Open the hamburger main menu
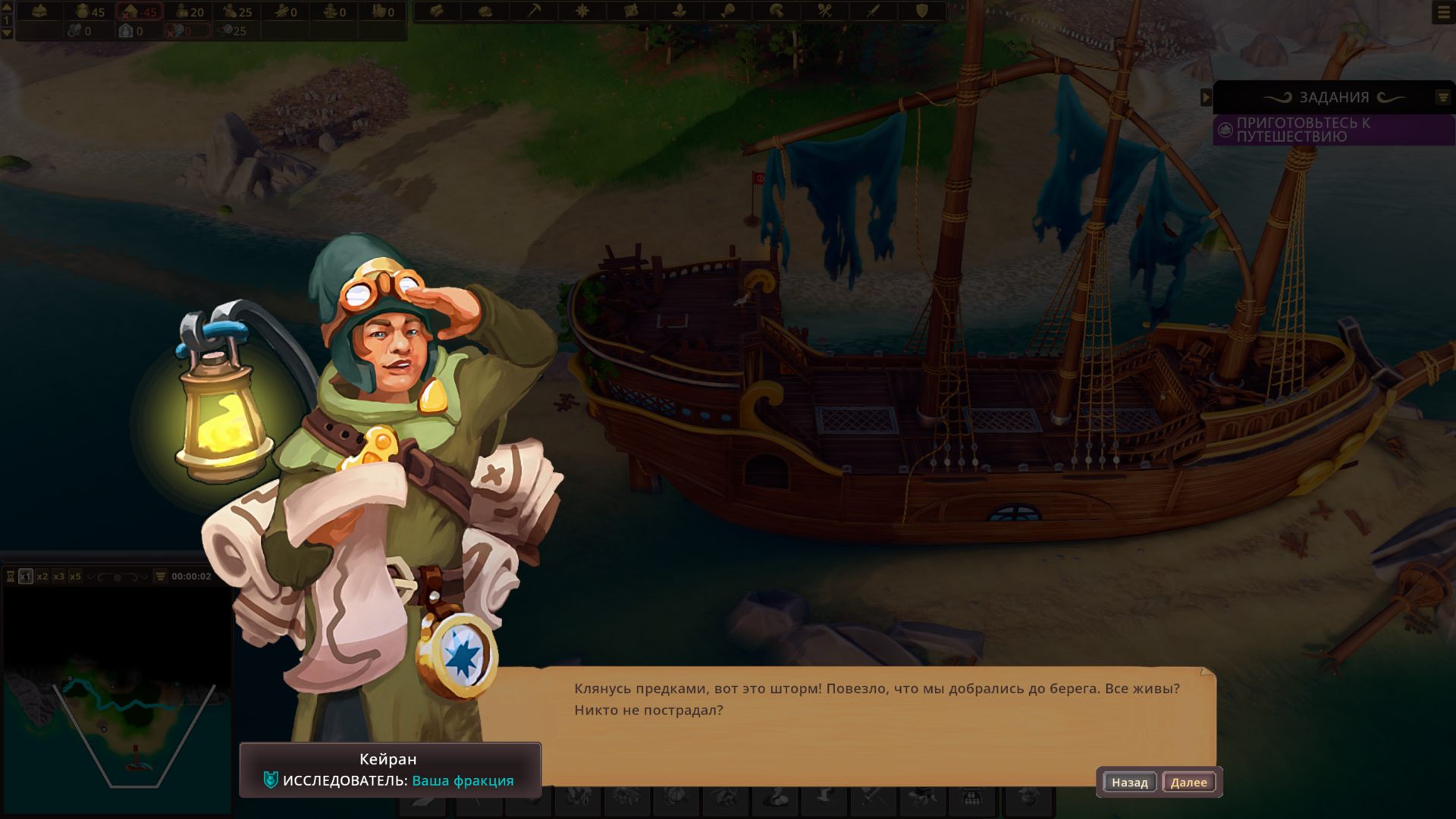This screenshot has width=1456, height=819. 1443,13
